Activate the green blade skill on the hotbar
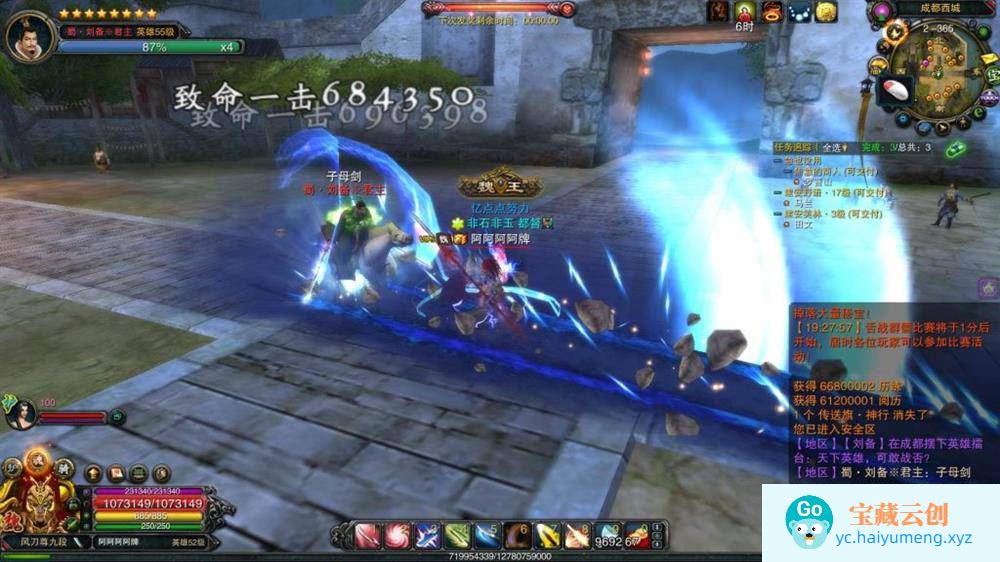Viewport: 1000px width, 562px height. (458, 535)
